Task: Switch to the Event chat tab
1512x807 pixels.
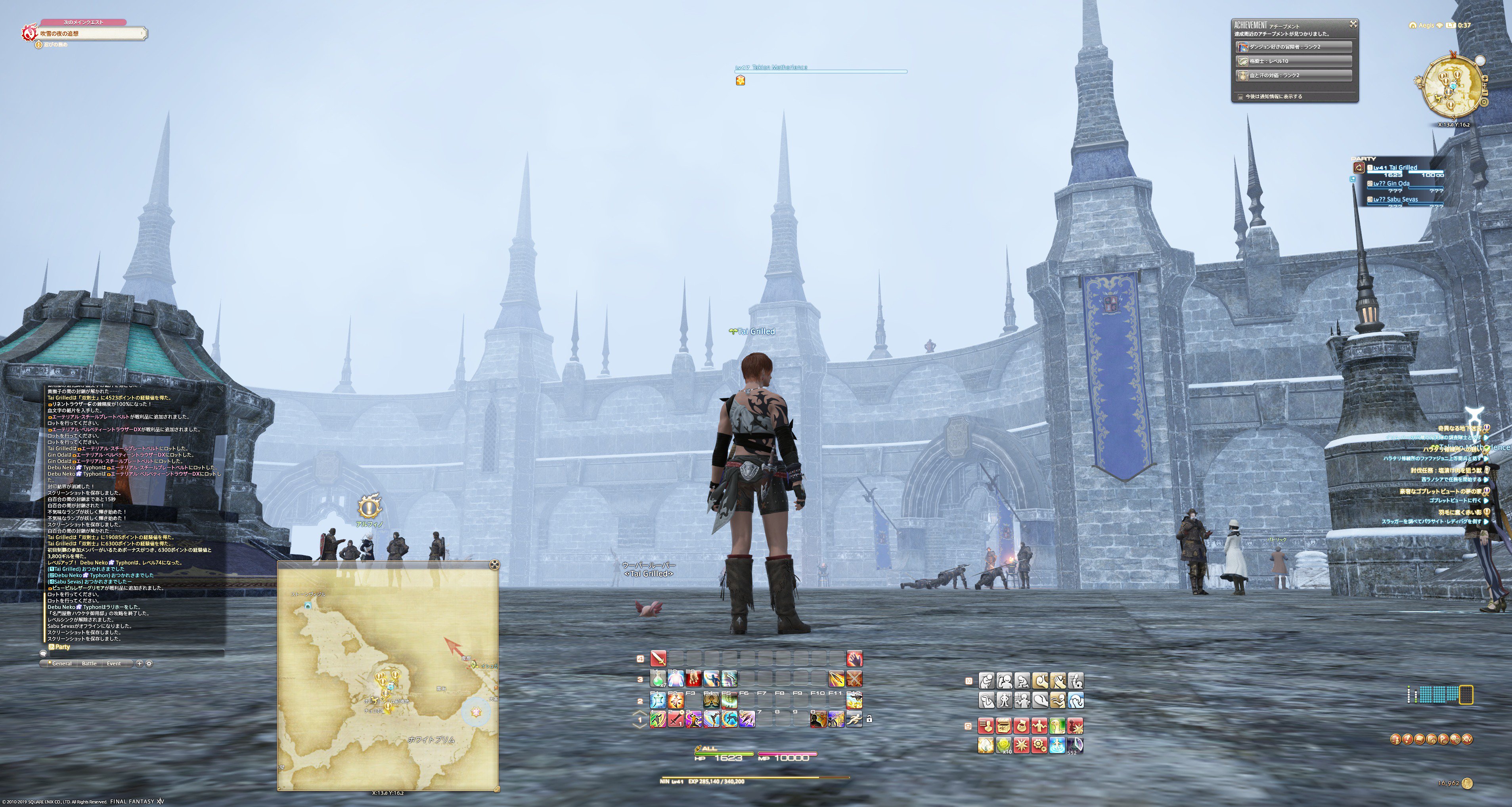Action: pyautogui.click(x=114, y=664)
